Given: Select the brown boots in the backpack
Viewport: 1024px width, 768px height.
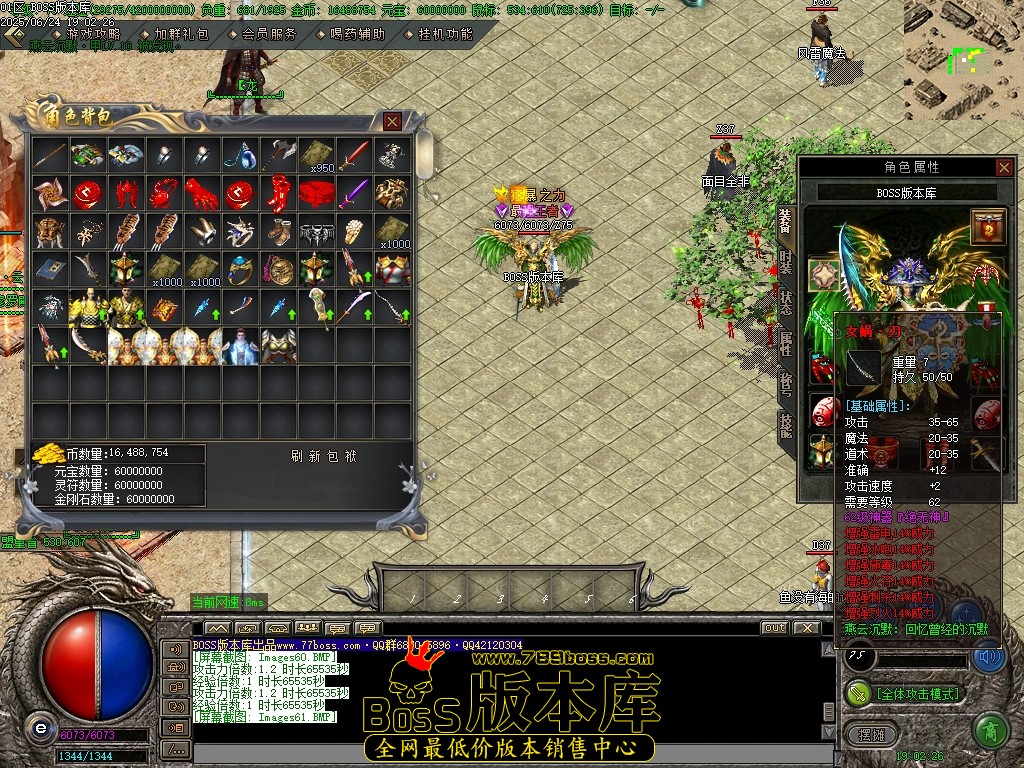Looking at the screenshot, I should (279, 230).
